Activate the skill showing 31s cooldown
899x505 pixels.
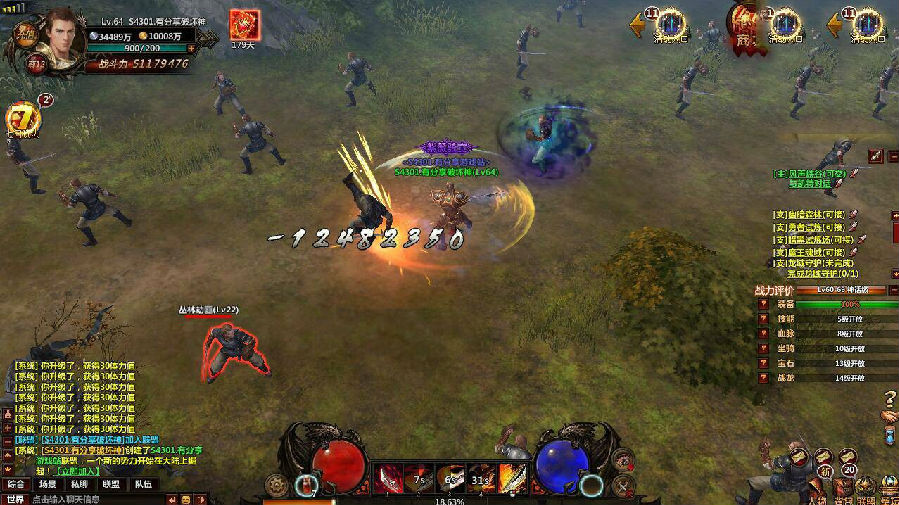tap(482, 478)
